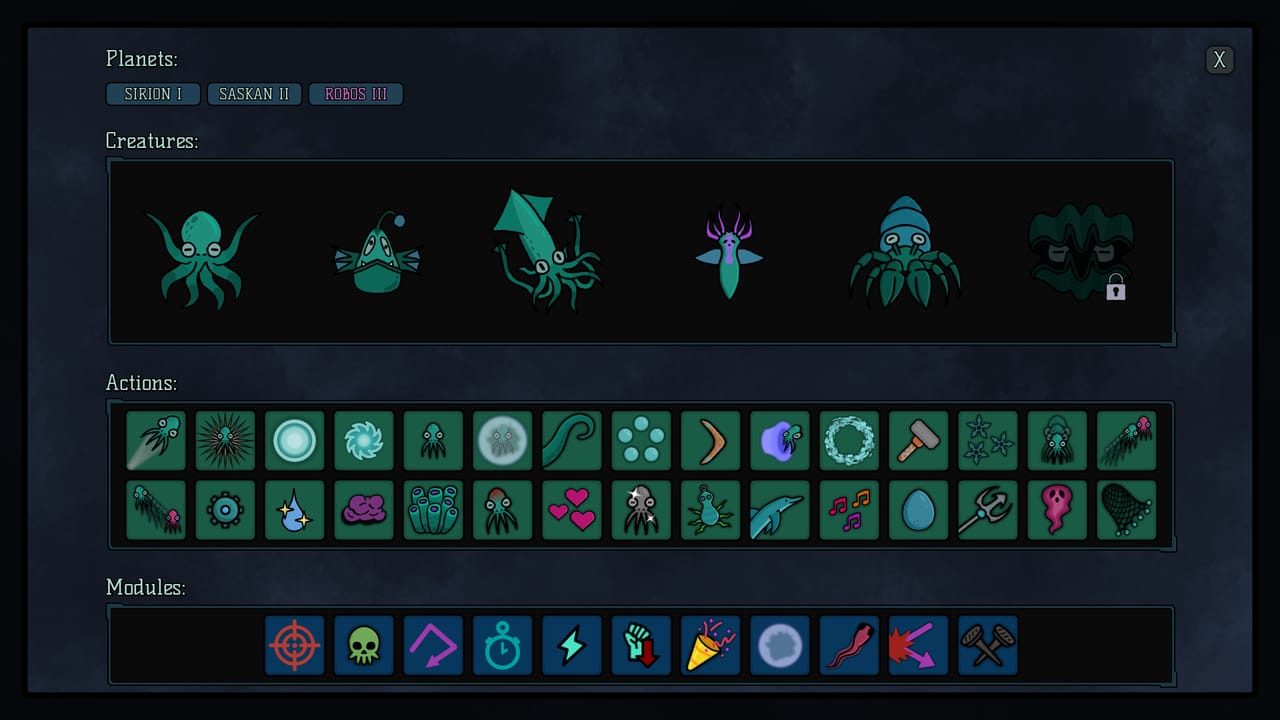Open the crosshair targeting module
Image resolution: width=1280 pixels, height=720 pixels.
click(294, 645)
